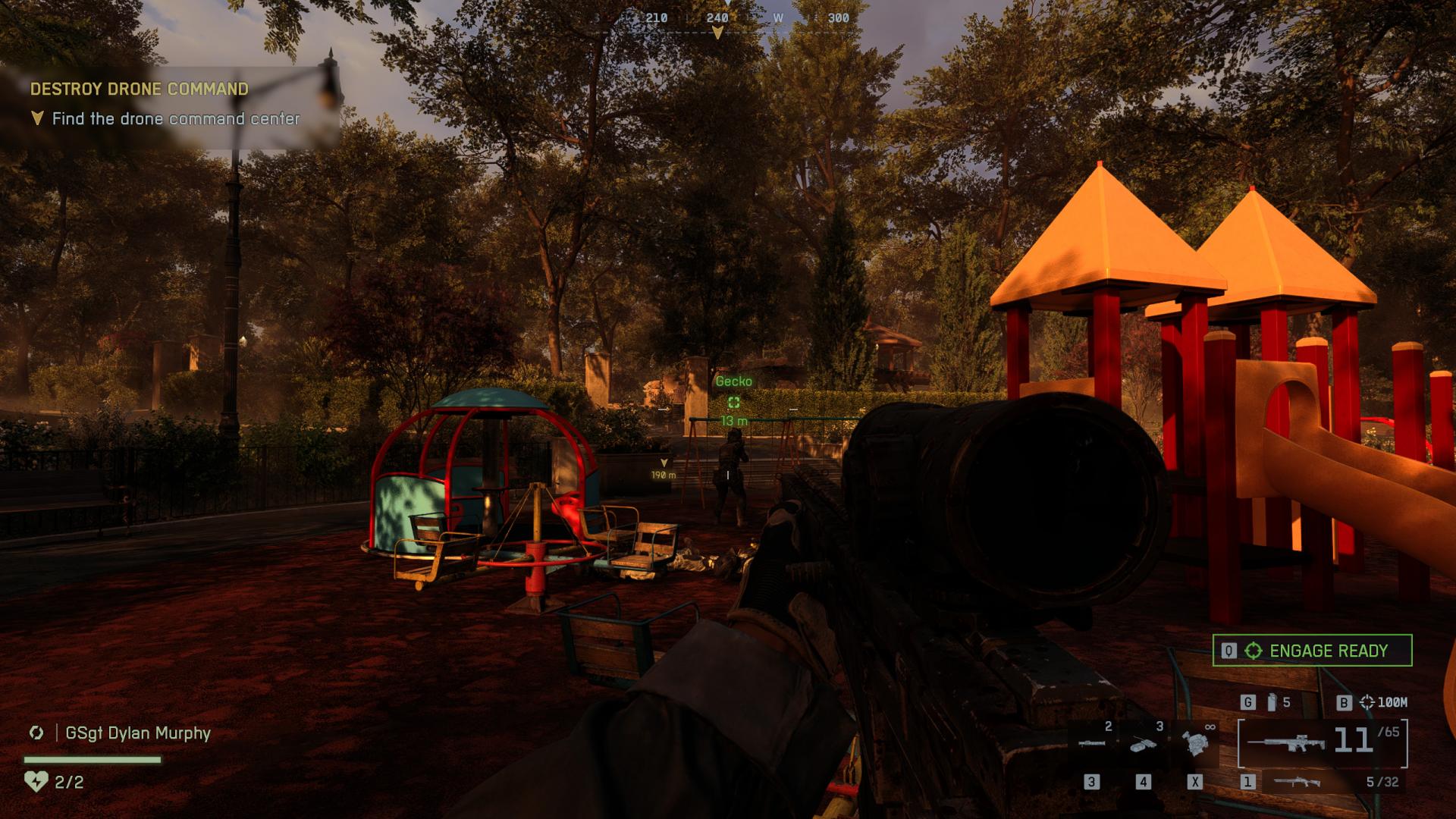
Task: Open the Destroy Drone Command objective tracker
Action: [140, 89]
